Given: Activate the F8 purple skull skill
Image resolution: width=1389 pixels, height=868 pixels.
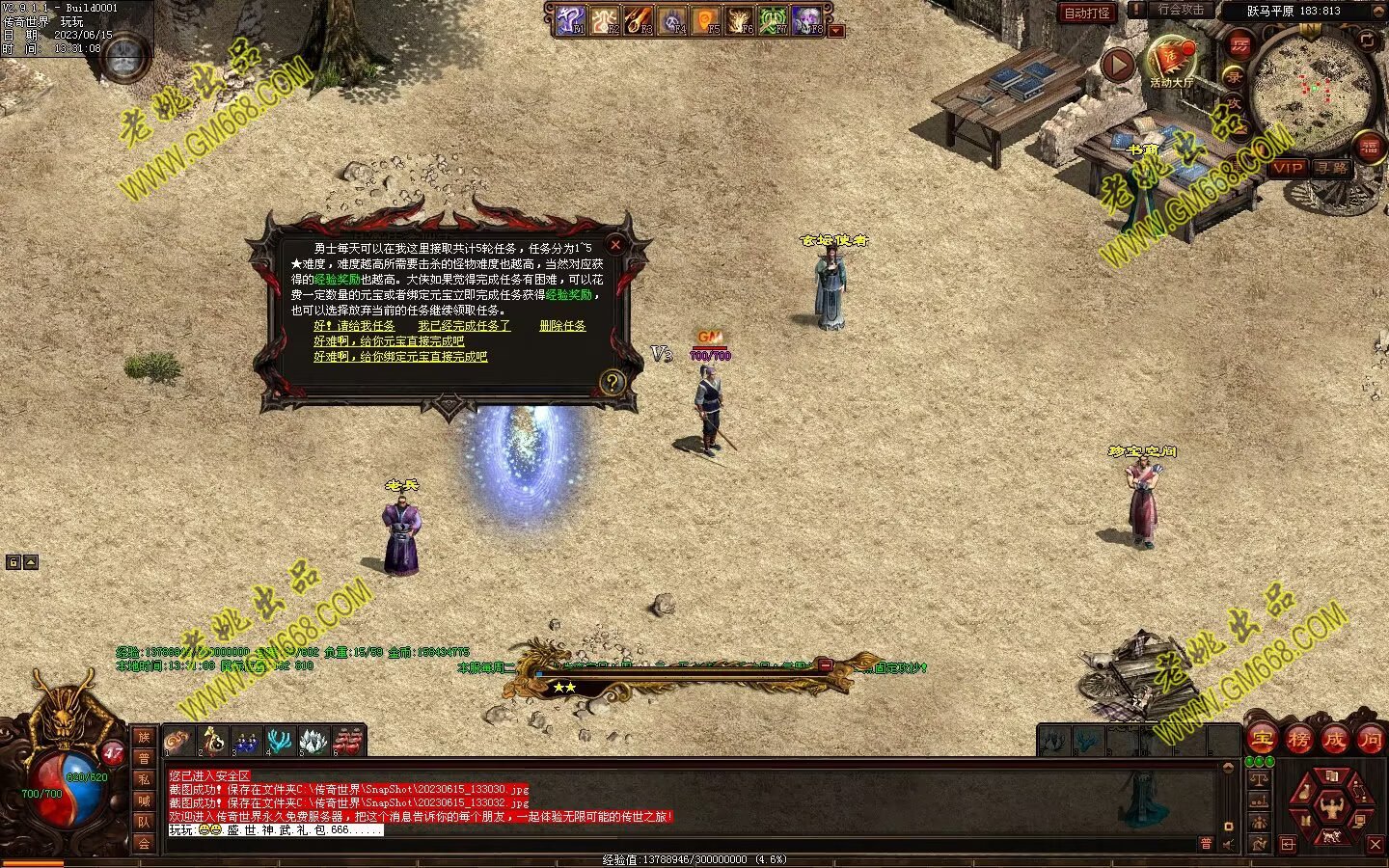Looking at the screenshot, I should coord(806,19).
